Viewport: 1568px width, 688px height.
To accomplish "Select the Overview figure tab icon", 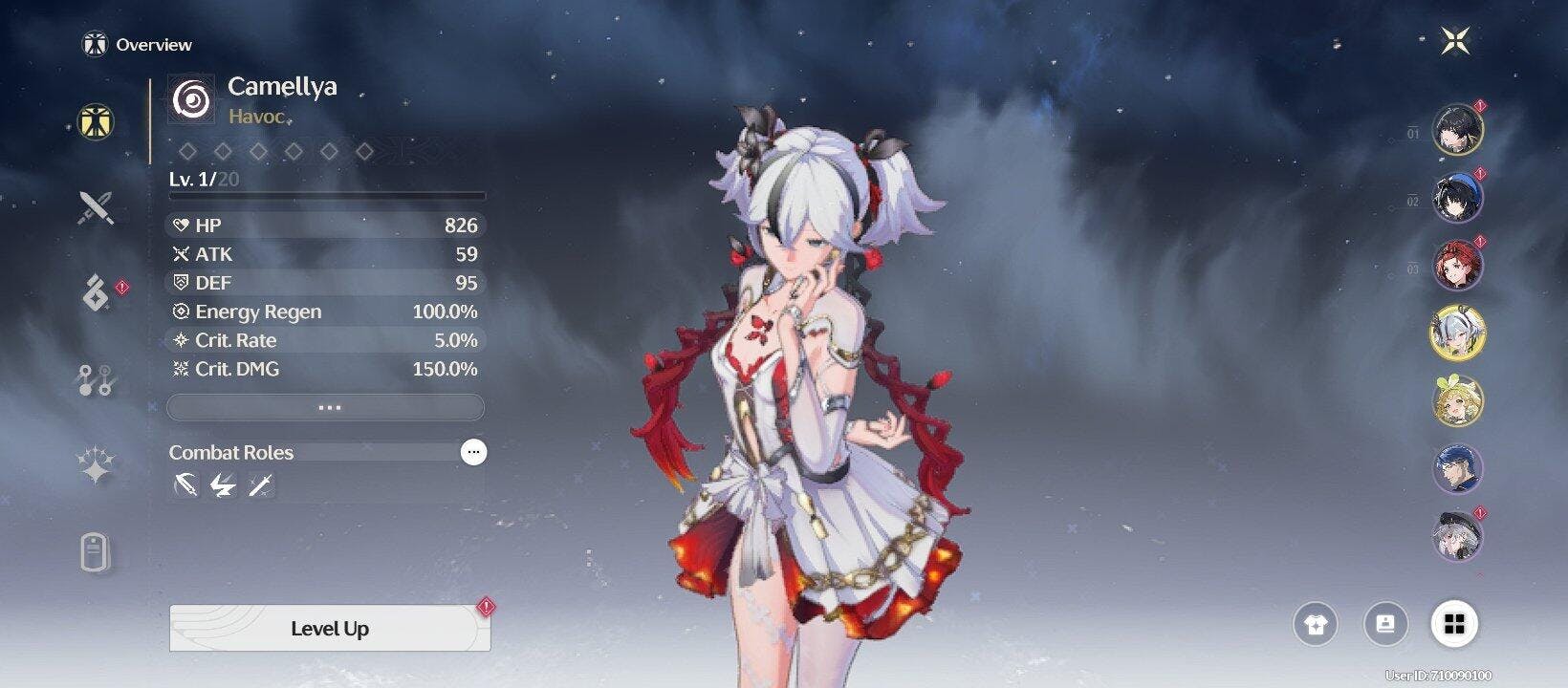I will point(96,121).
